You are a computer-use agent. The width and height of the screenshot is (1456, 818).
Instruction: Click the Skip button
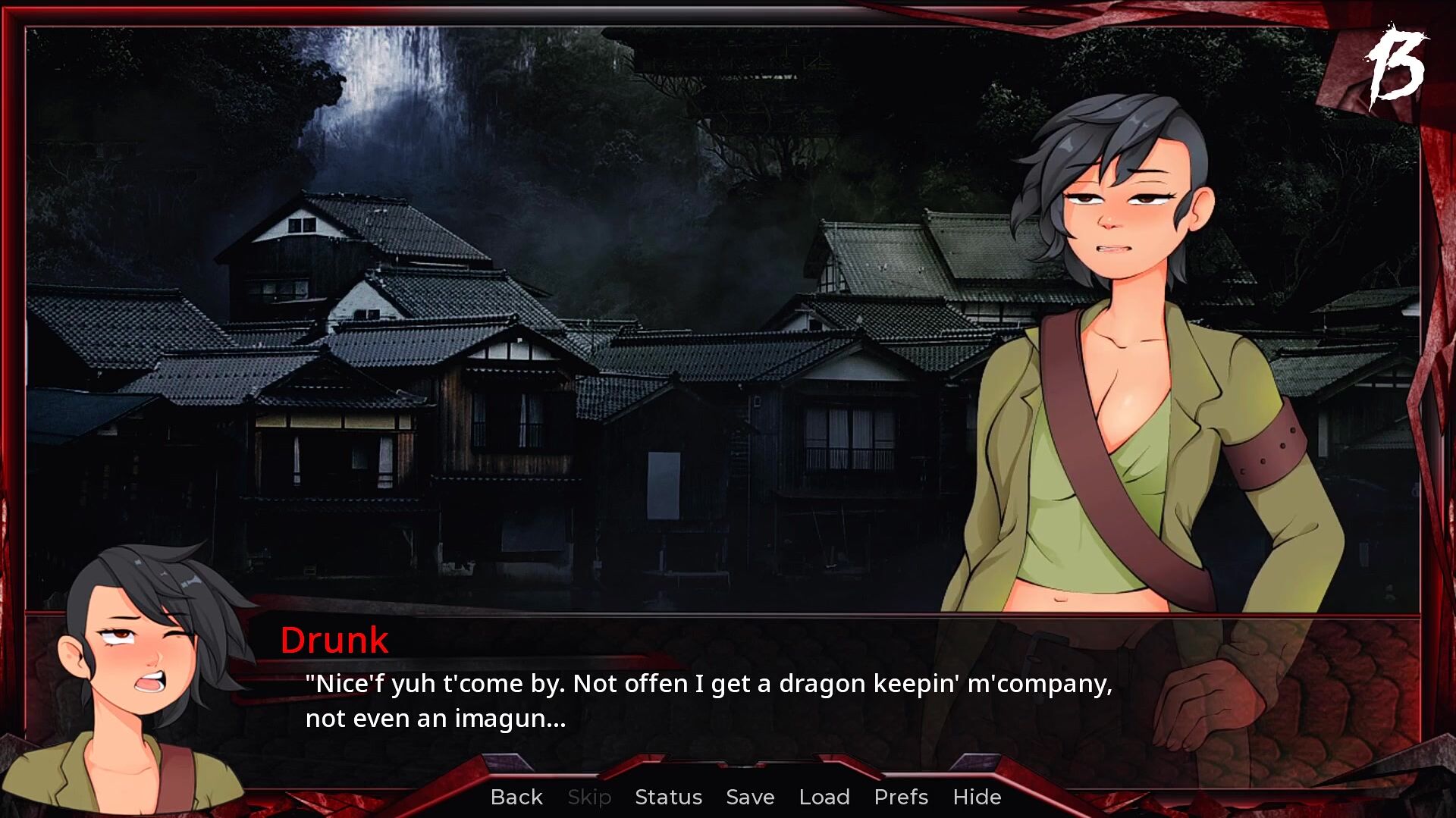point(589,797)
